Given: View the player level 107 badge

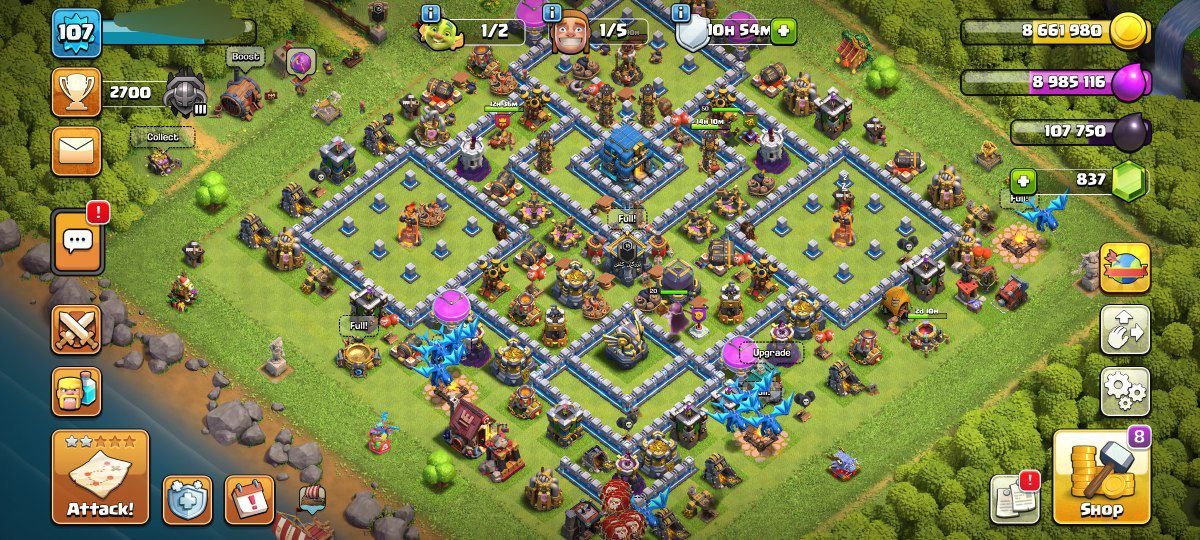Looking at the screenshot, I should pos(76,33).
